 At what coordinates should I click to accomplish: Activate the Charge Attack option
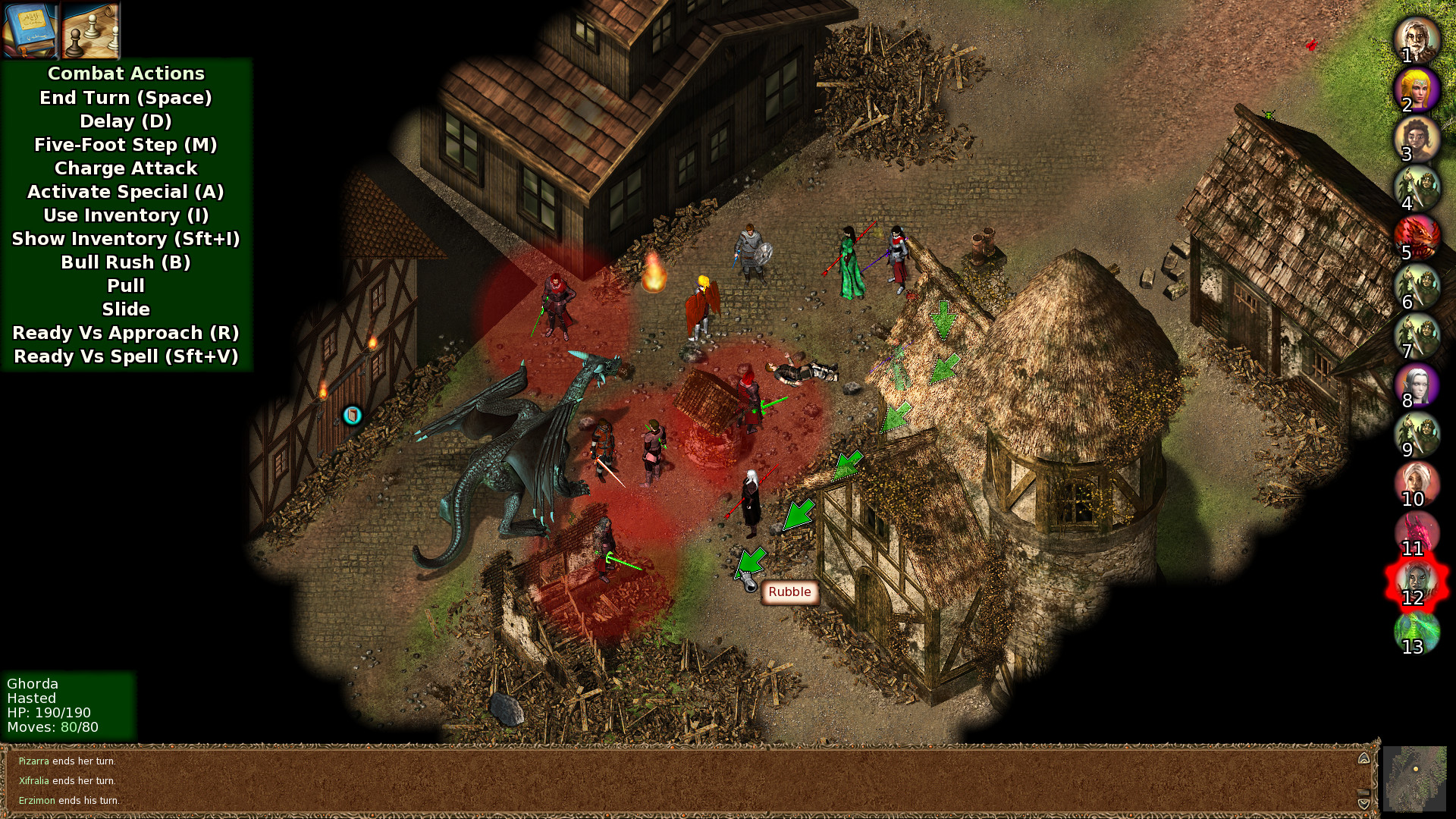tap(126, 168)
